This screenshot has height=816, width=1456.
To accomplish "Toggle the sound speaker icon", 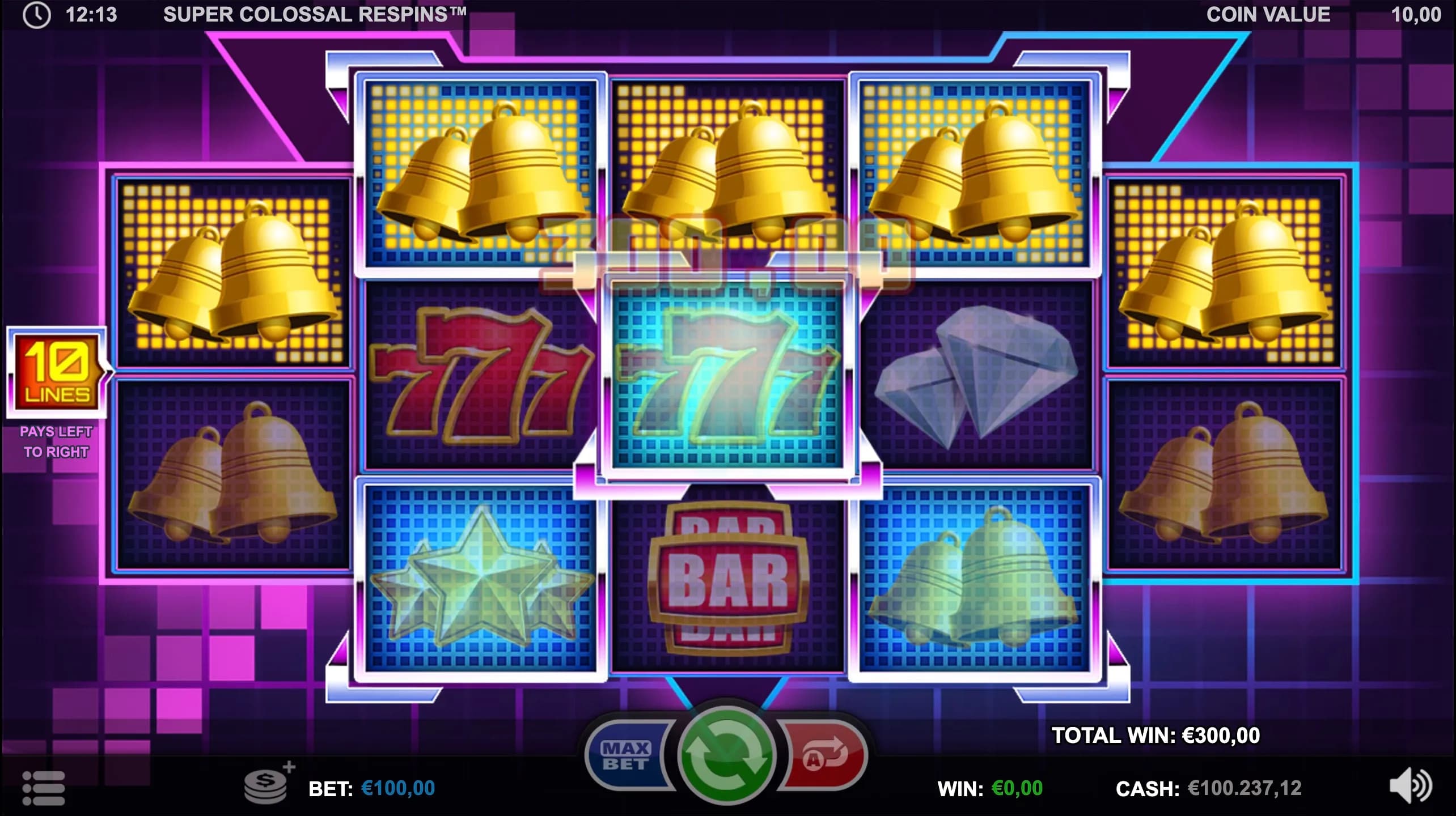I will point(1411,787).
